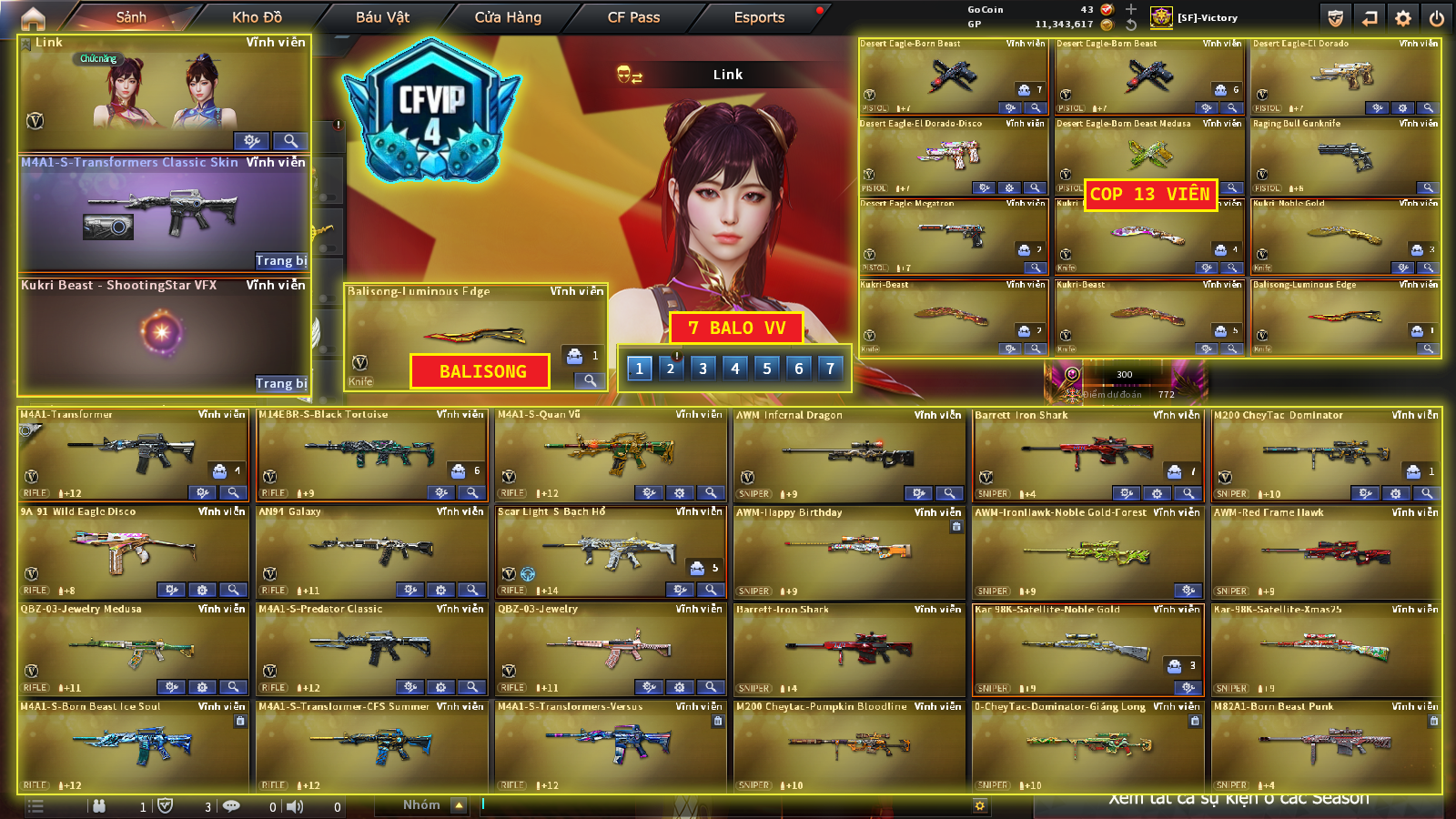Open the Sảnh lobby tab
Screen dimensions: 1456x819
coord(131,17)
